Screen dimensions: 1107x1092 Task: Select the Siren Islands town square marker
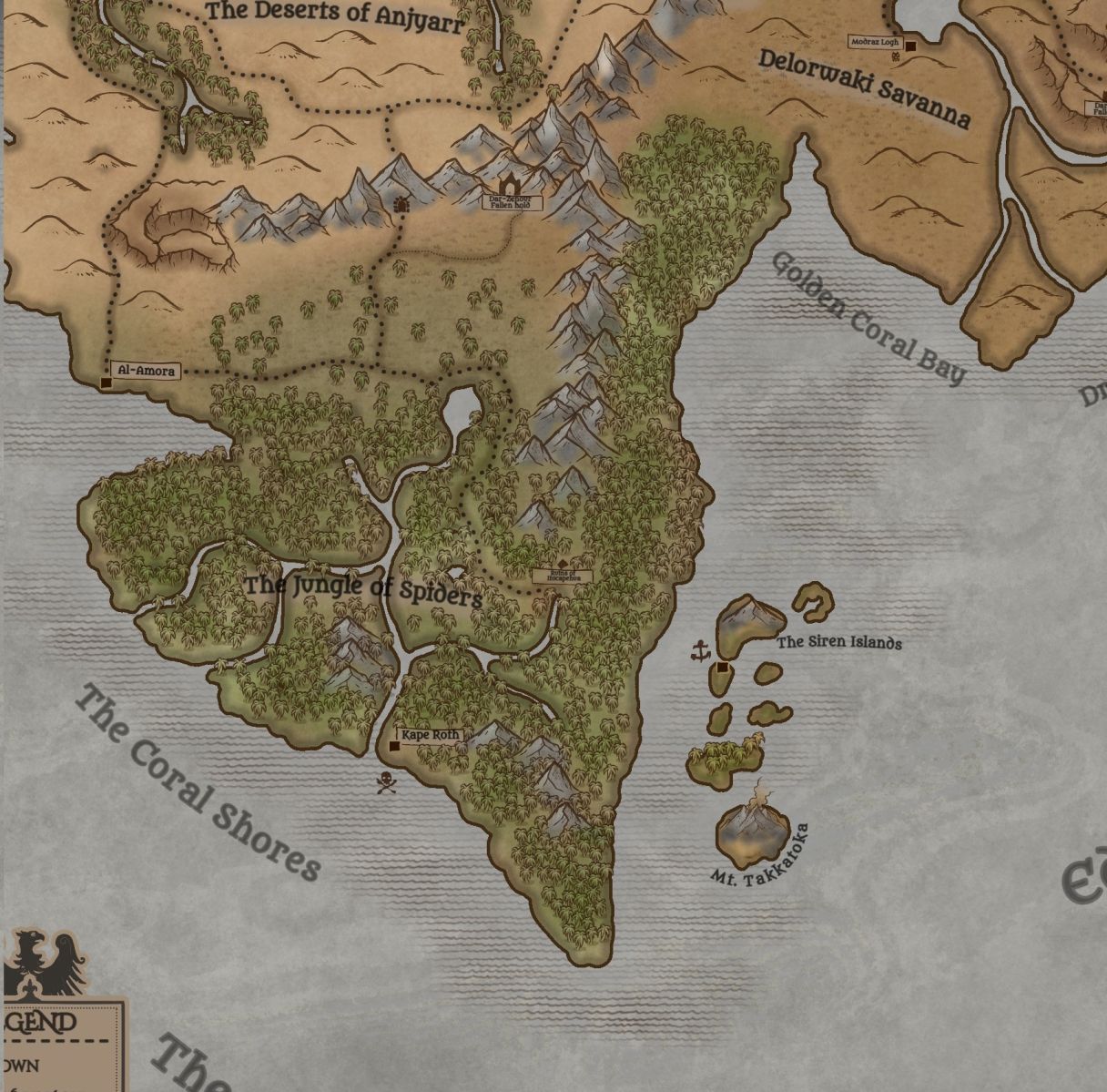point(723,668)
